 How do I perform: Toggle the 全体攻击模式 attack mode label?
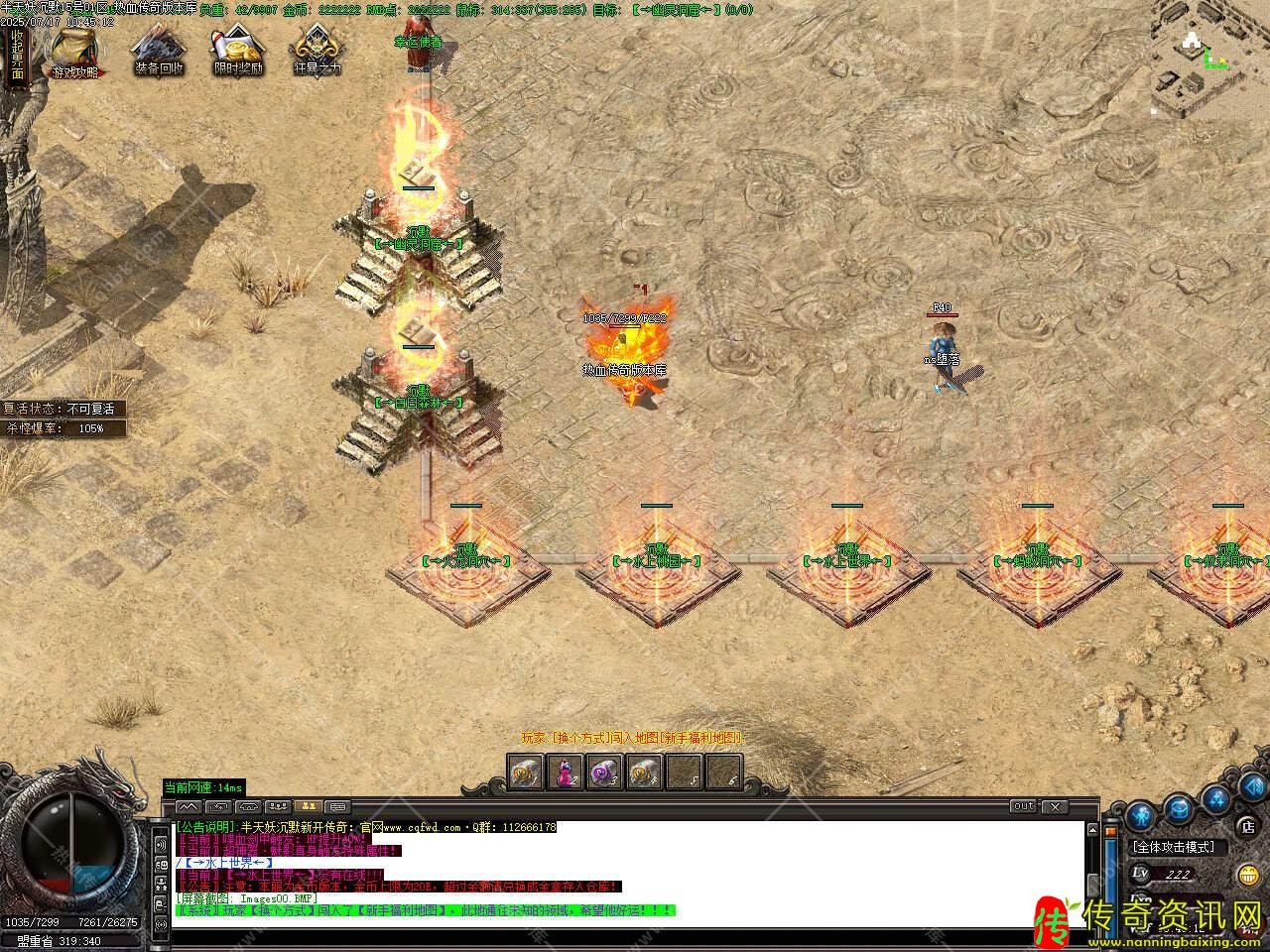[1173, 847]
